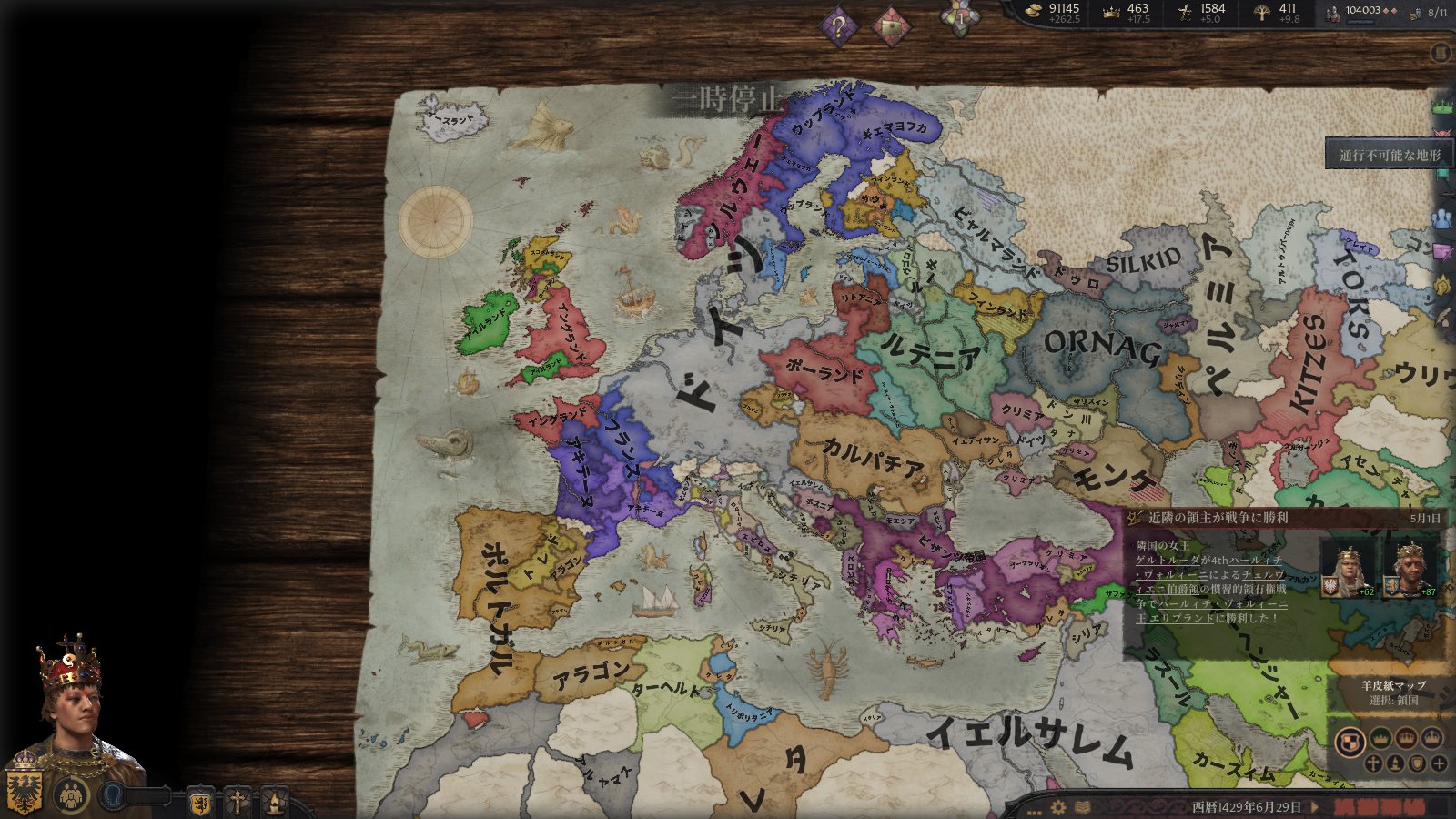Toggle the De Jure Duchies map mode (green crown)
This screenshot has width=1456, height=819.
pyautogui.click(x=1380, y=739)
